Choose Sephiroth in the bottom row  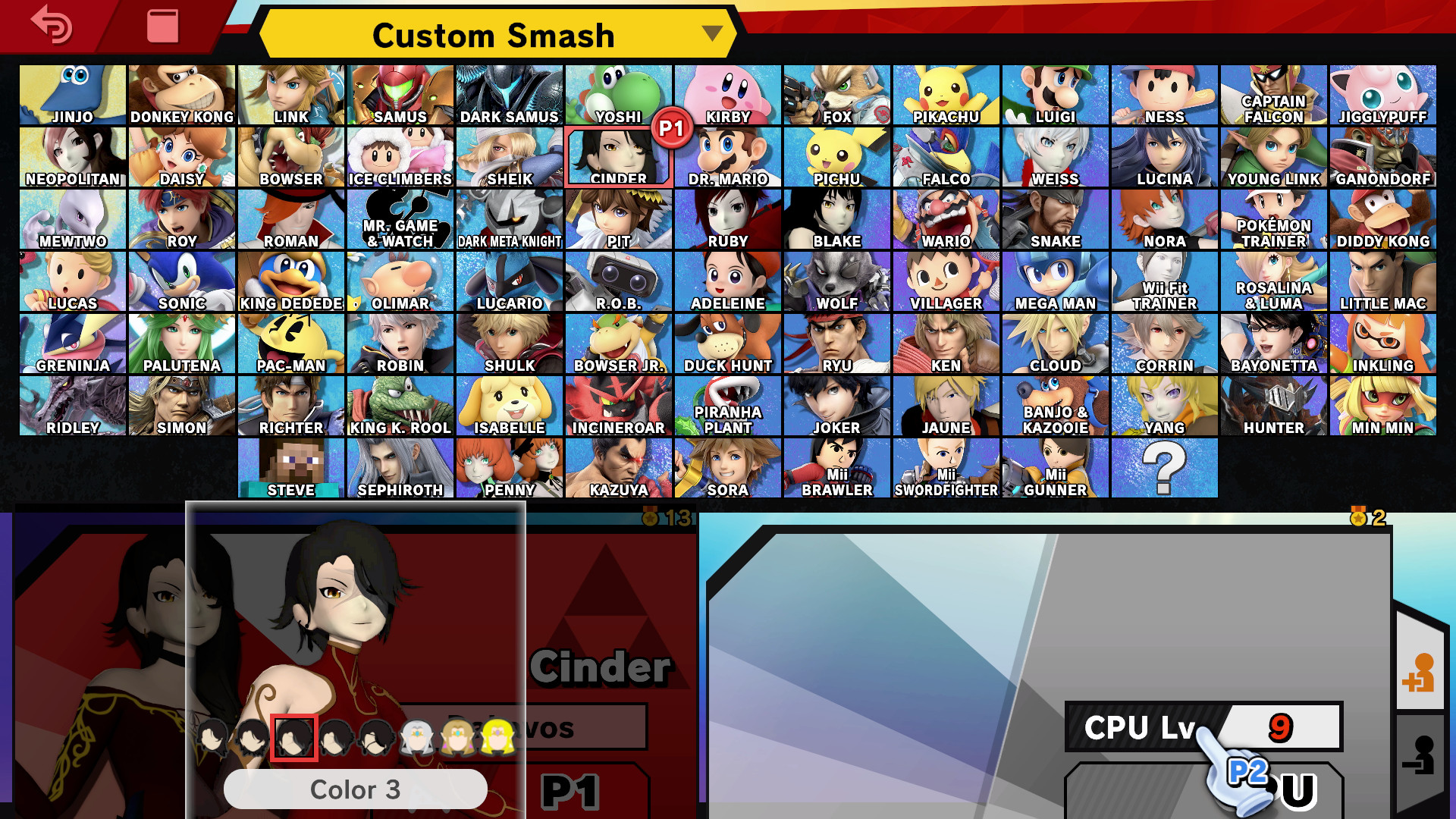tap(400, 466)
